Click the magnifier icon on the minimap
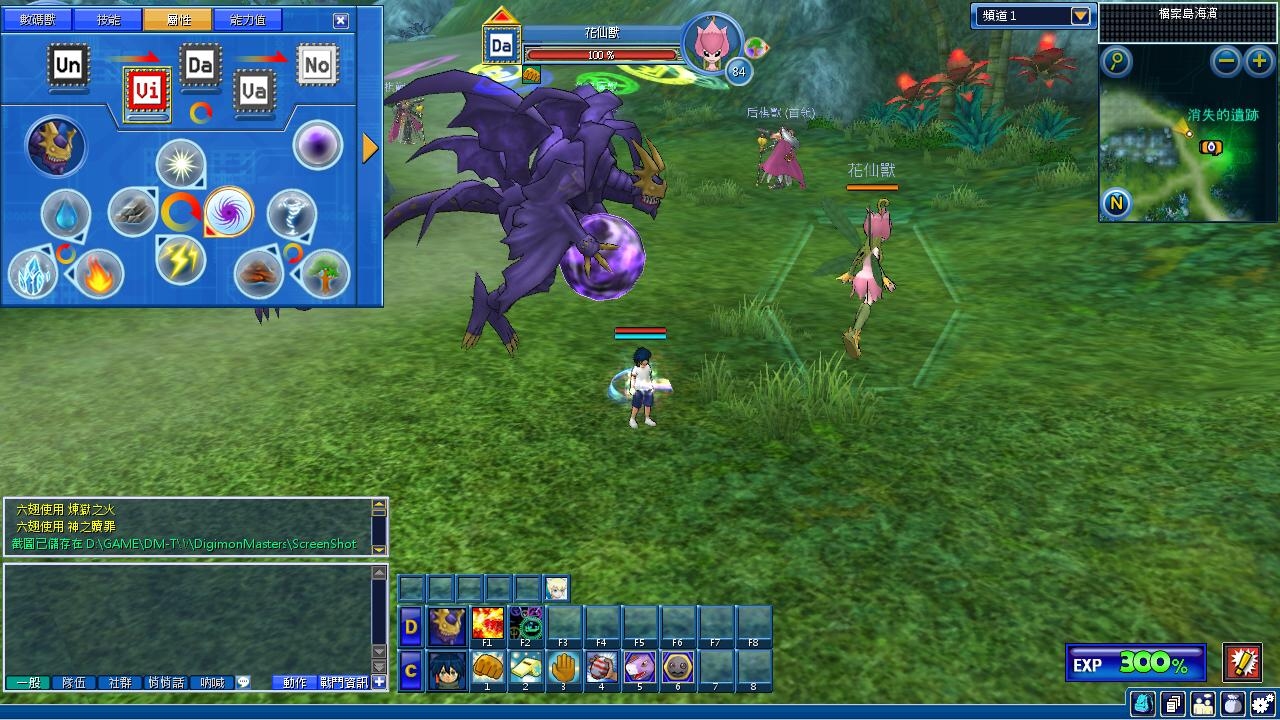Image resolution: width=1280 pixels, height=720 pixels. tap(1115, 62)
